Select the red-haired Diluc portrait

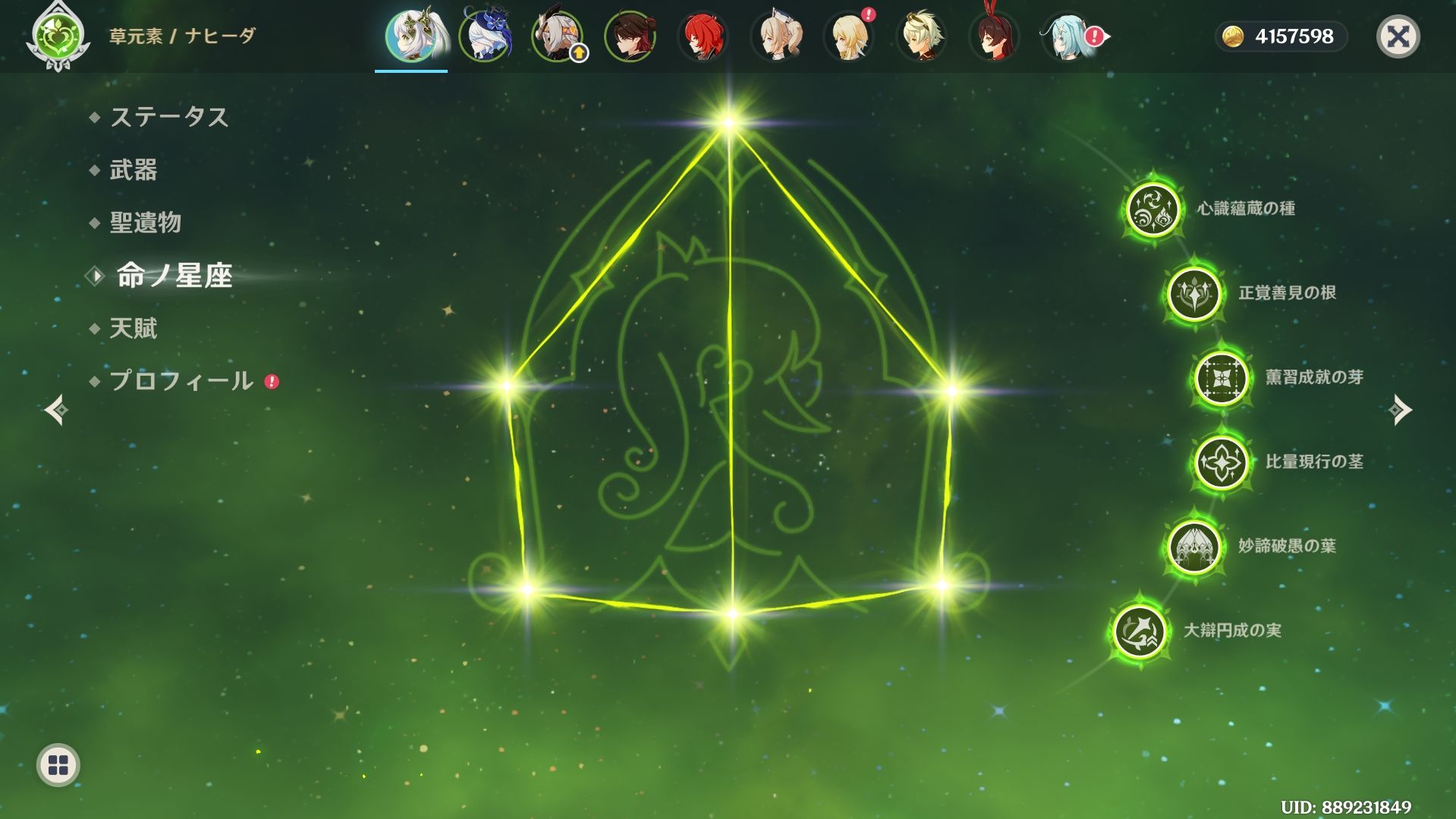[x=703, y=36]
